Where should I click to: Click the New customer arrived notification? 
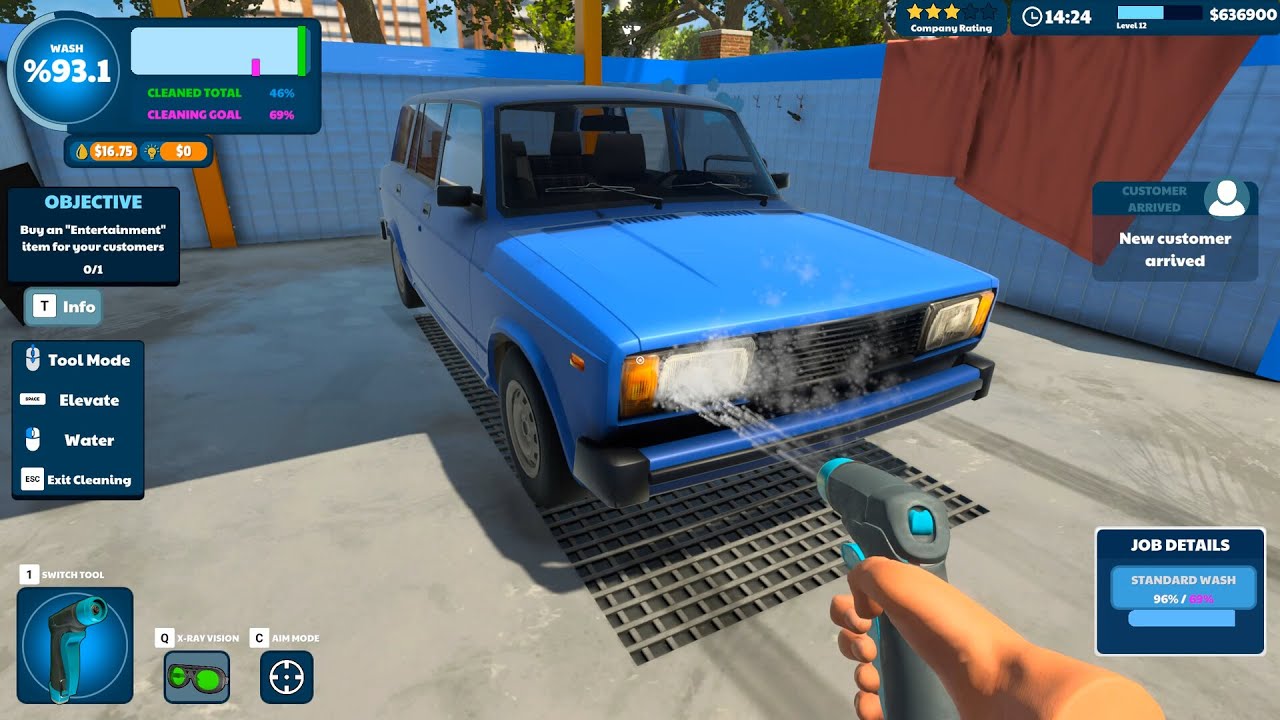click(x=1177, y=250)
